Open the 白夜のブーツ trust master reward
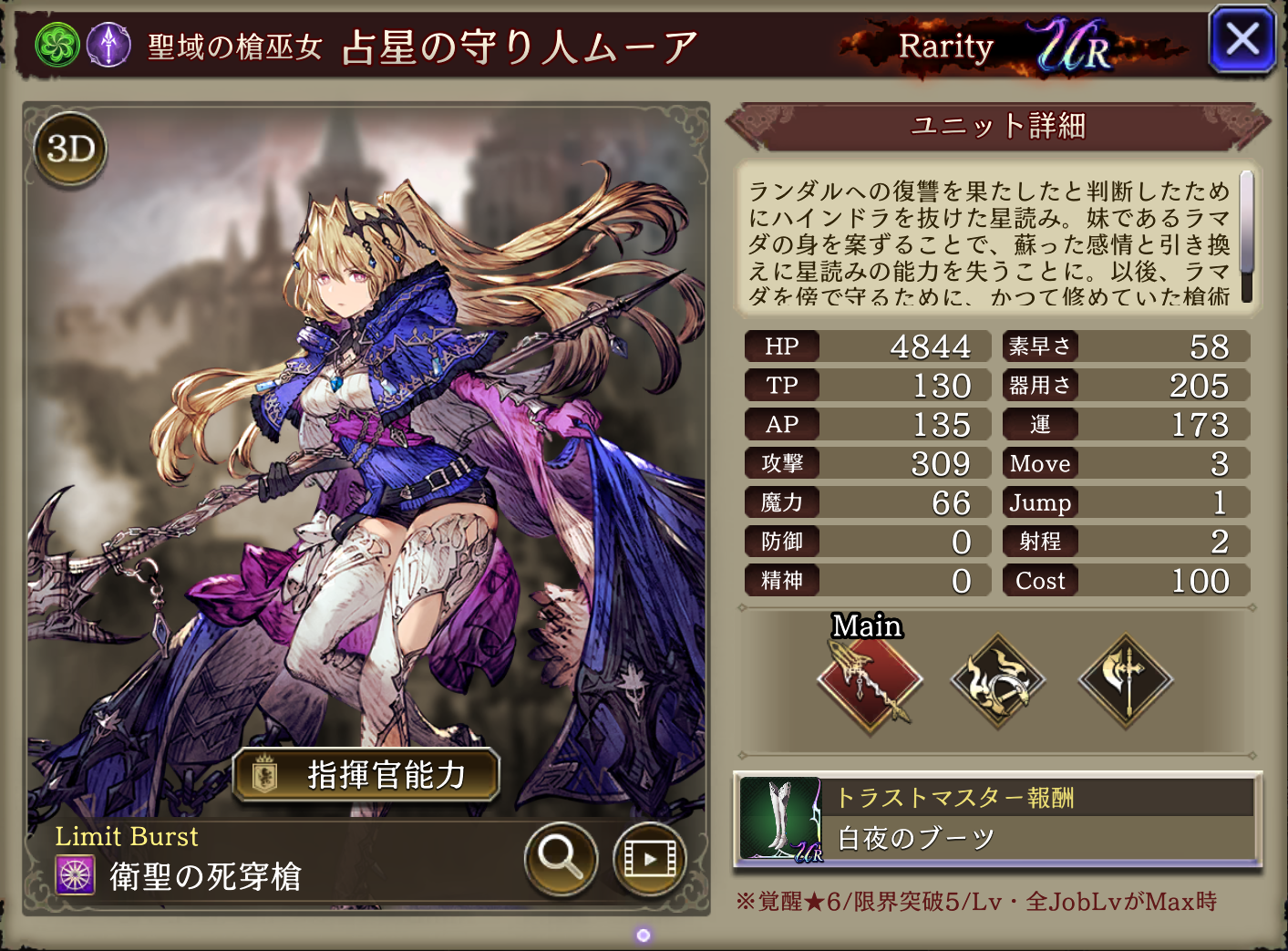Screen dimensions: 1288x951 [x=998, y=820]
